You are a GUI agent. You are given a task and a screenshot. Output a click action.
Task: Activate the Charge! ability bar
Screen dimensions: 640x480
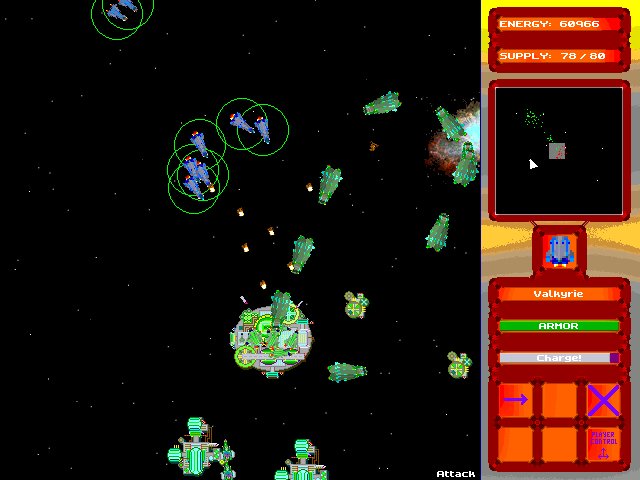[559, 357]
